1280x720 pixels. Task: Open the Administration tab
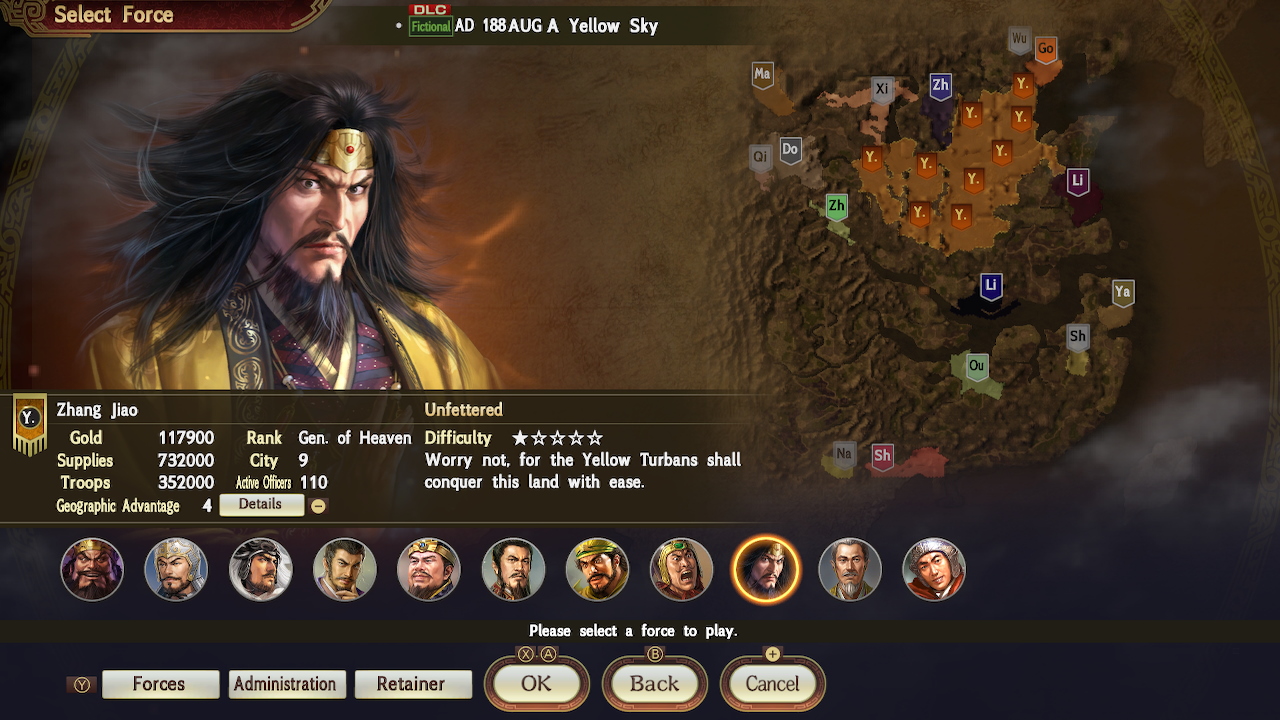click(286, 684)
